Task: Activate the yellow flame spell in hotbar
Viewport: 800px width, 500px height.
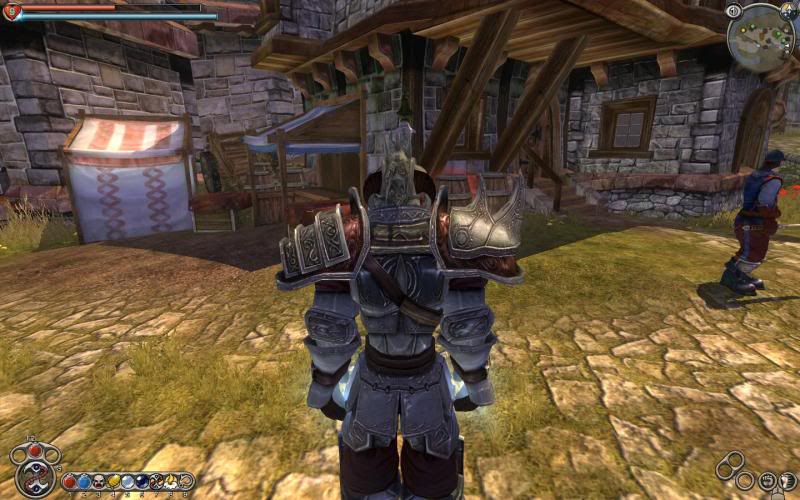Action: click(171, 482)
